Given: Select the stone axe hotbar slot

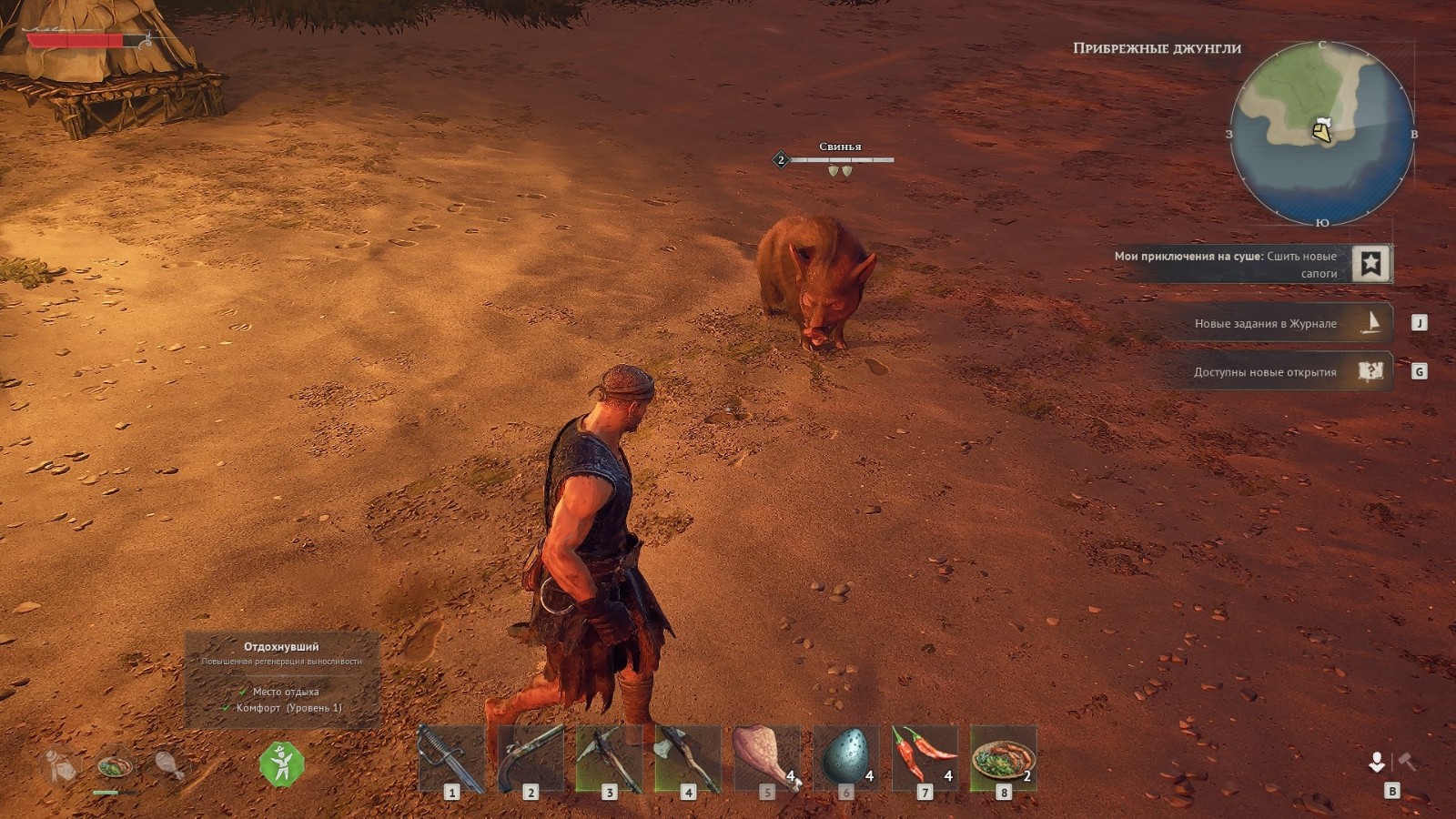Looking at the screenshot, I should pyautogui.click(x=688, y=758).
